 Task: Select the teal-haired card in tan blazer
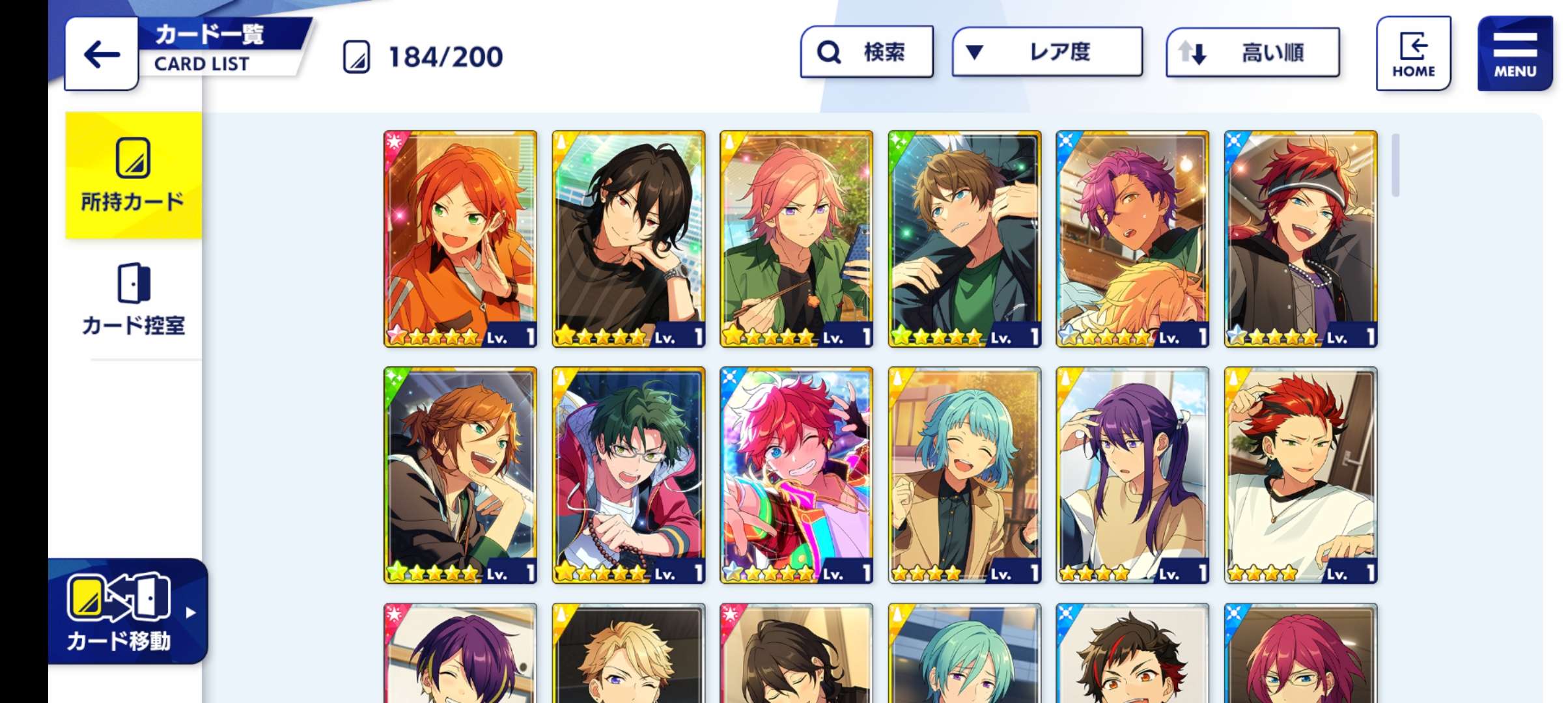tap(964, 475)
